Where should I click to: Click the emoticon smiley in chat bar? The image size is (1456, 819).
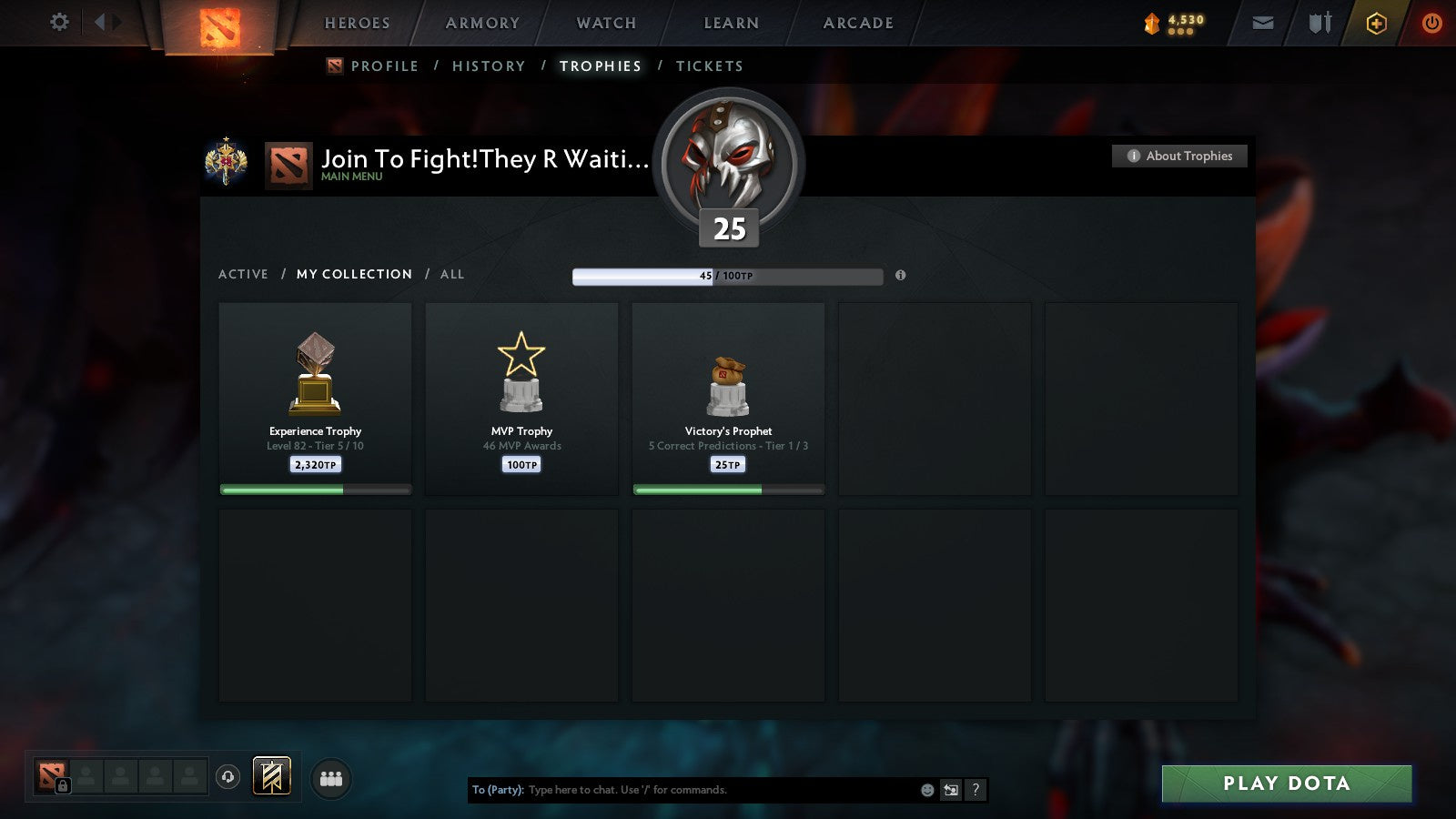click(x=926, y=790)
